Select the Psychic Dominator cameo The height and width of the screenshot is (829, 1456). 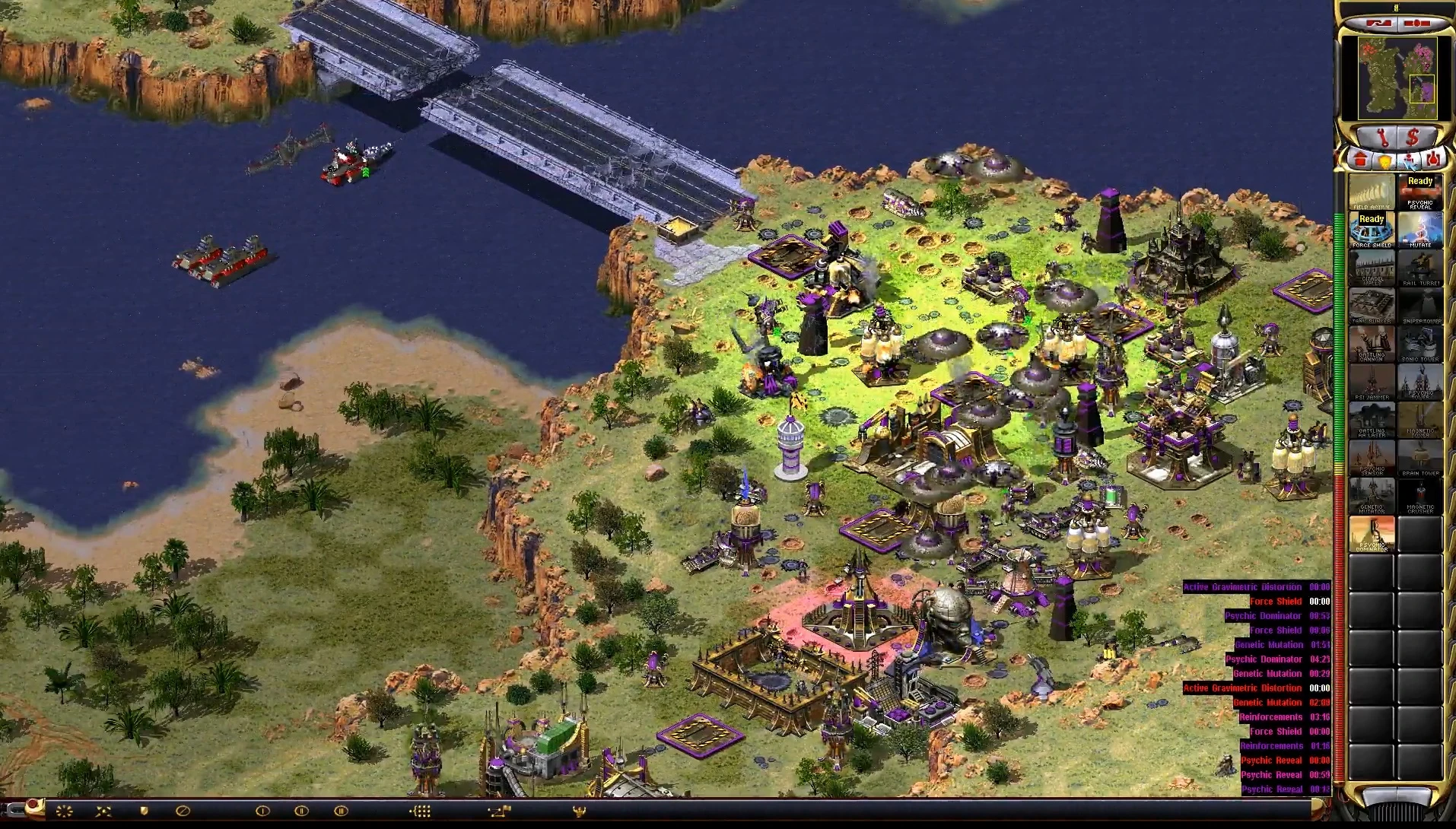[x=1372, y=534]
